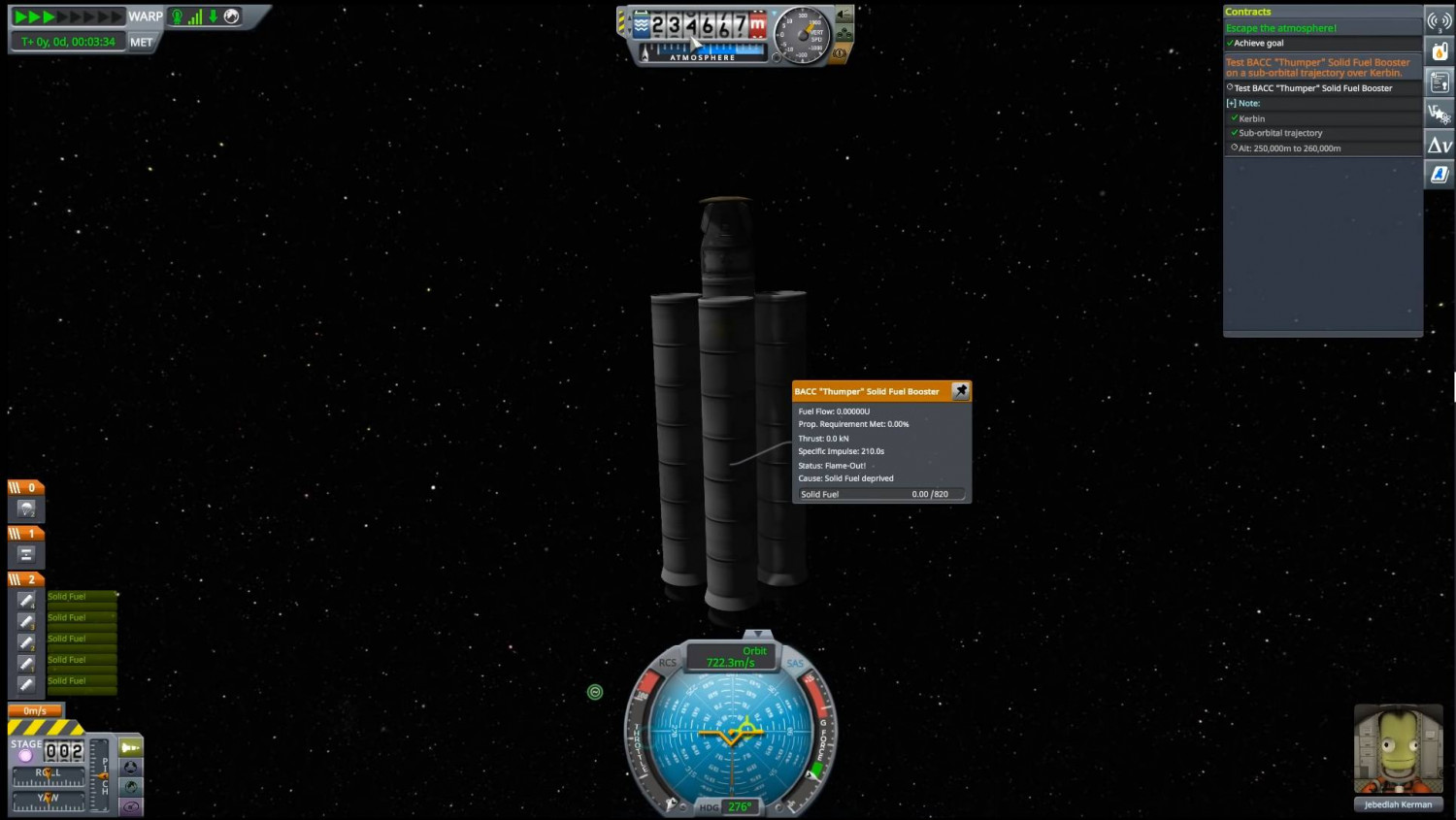Screen dimensions: 1456x820
Task: Switch to staging mode button
Action: pyautogui.click(x=130, y=747)
